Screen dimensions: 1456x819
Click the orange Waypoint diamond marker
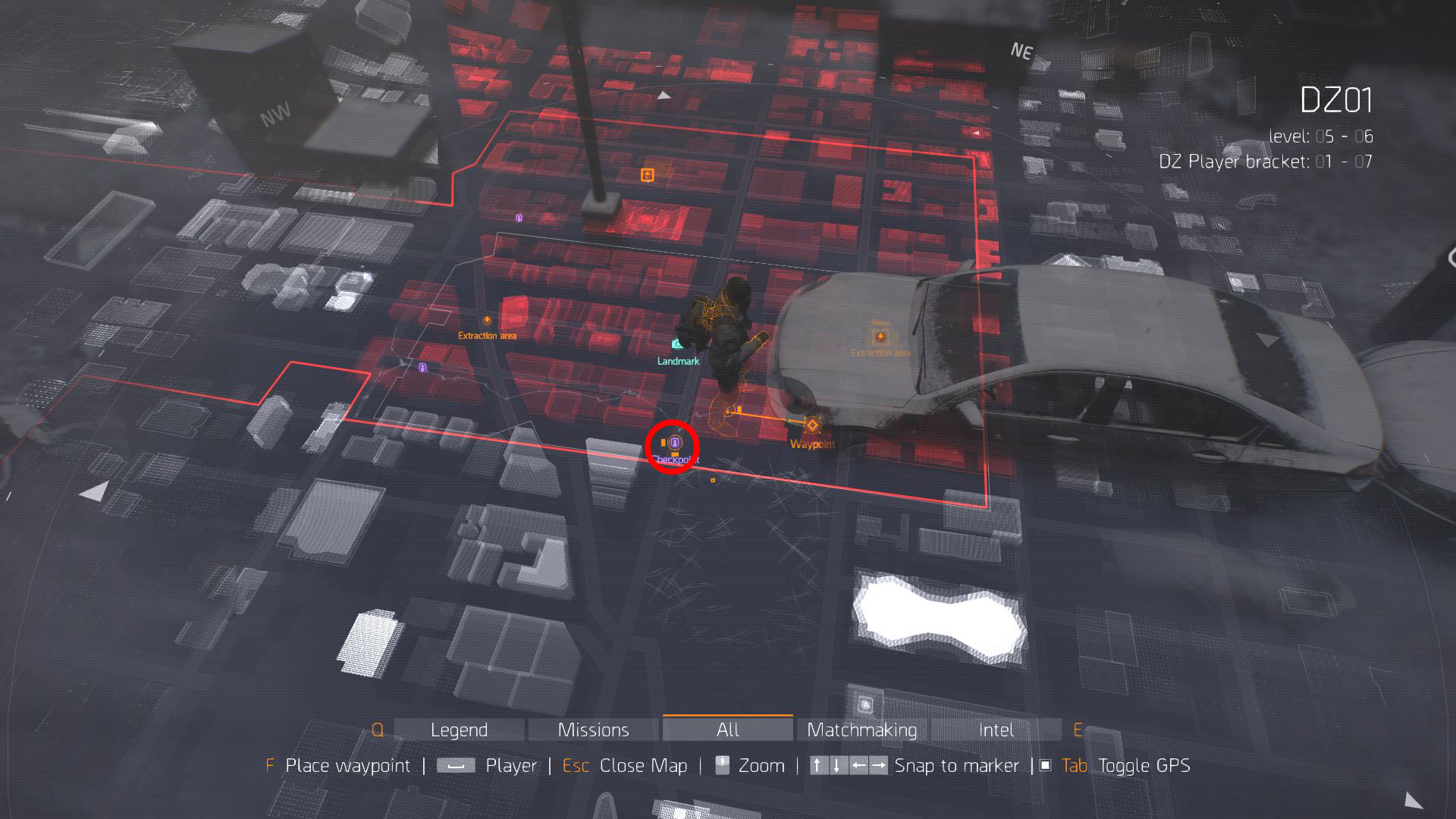pos(812,425)
